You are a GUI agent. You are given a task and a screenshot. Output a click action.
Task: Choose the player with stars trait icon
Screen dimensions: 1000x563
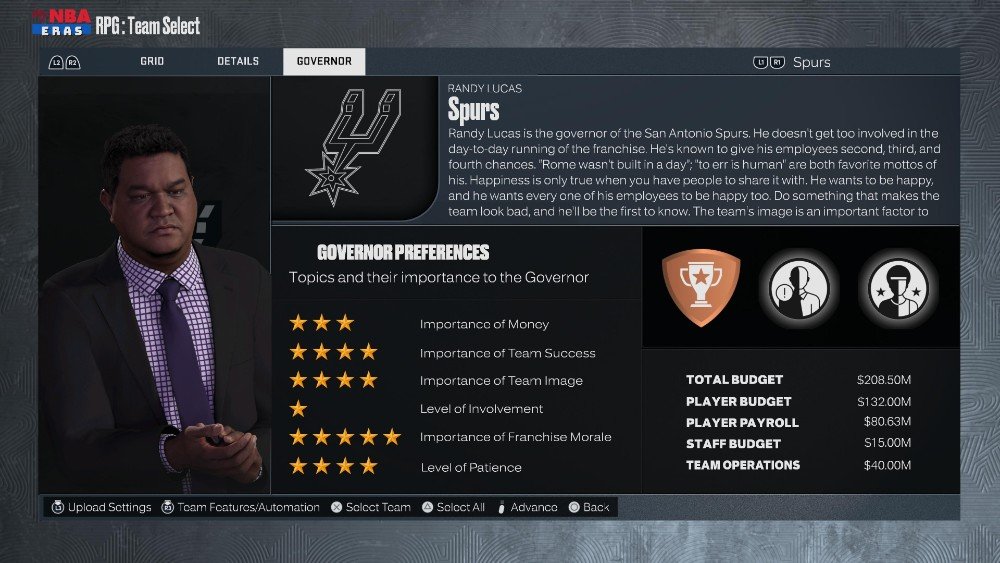click(897, 287)
